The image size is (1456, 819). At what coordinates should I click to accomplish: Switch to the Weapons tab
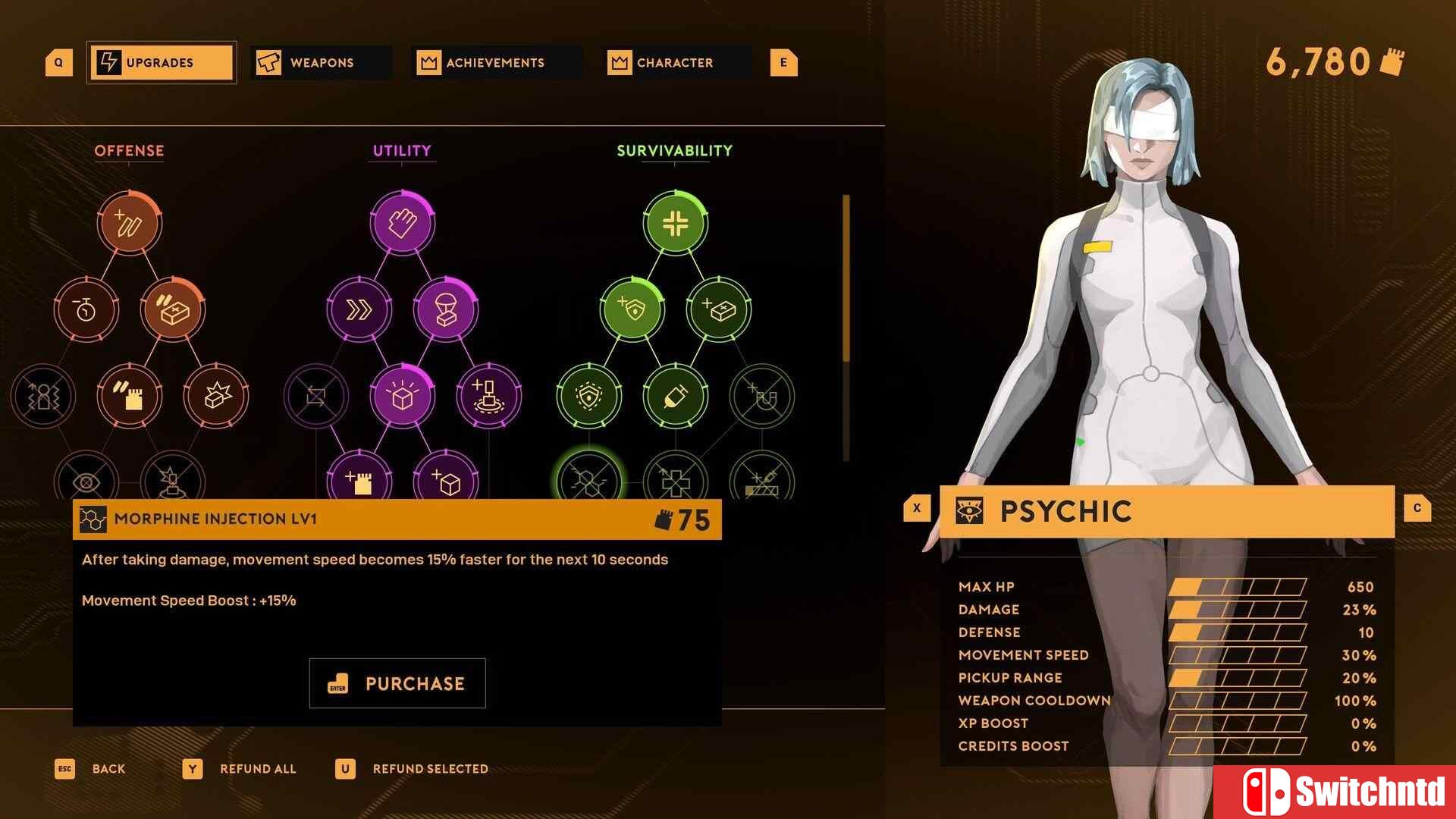[322, 63]
